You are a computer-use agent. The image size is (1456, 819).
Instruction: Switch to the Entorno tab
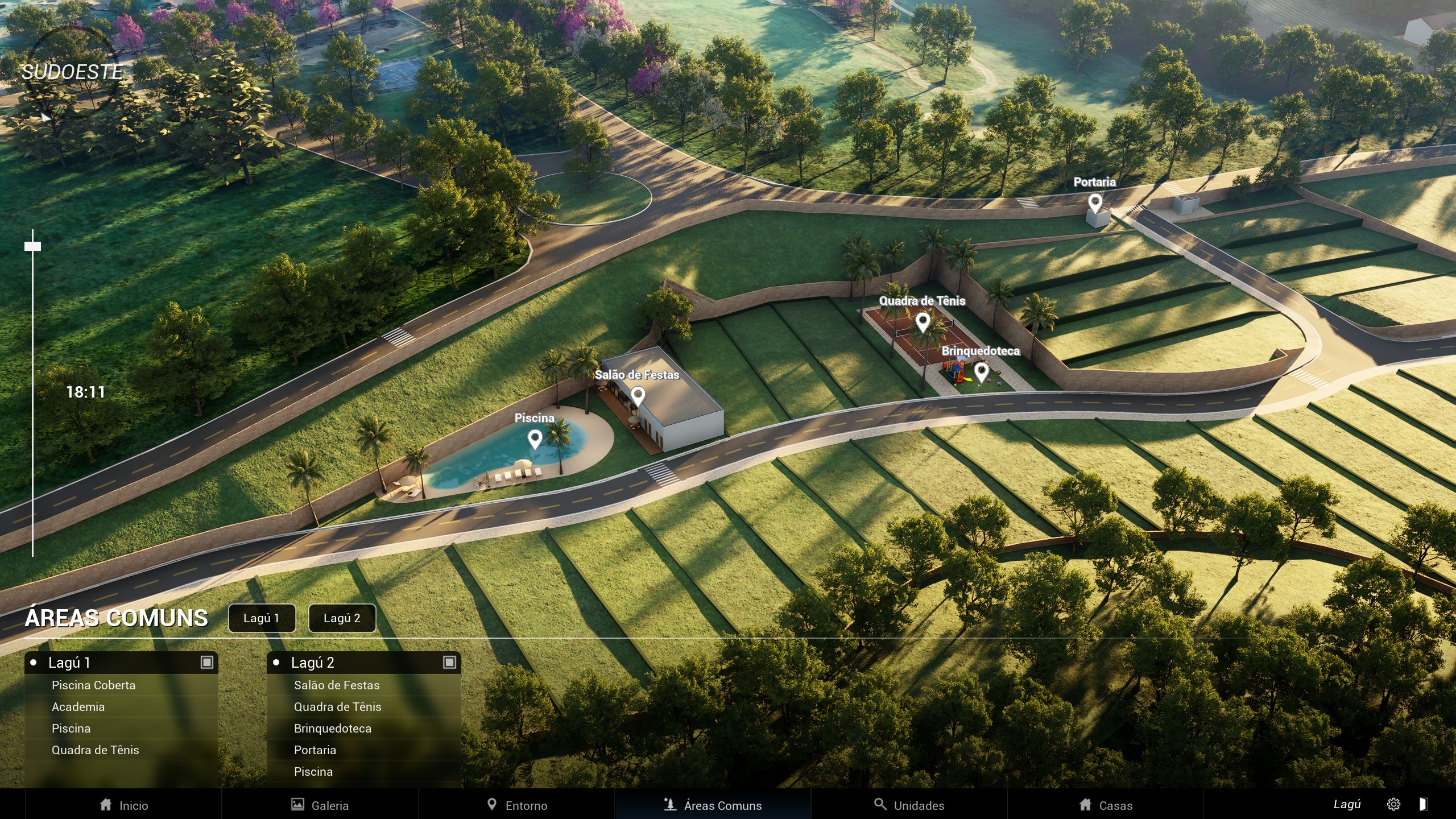click(x=516, y=805)
